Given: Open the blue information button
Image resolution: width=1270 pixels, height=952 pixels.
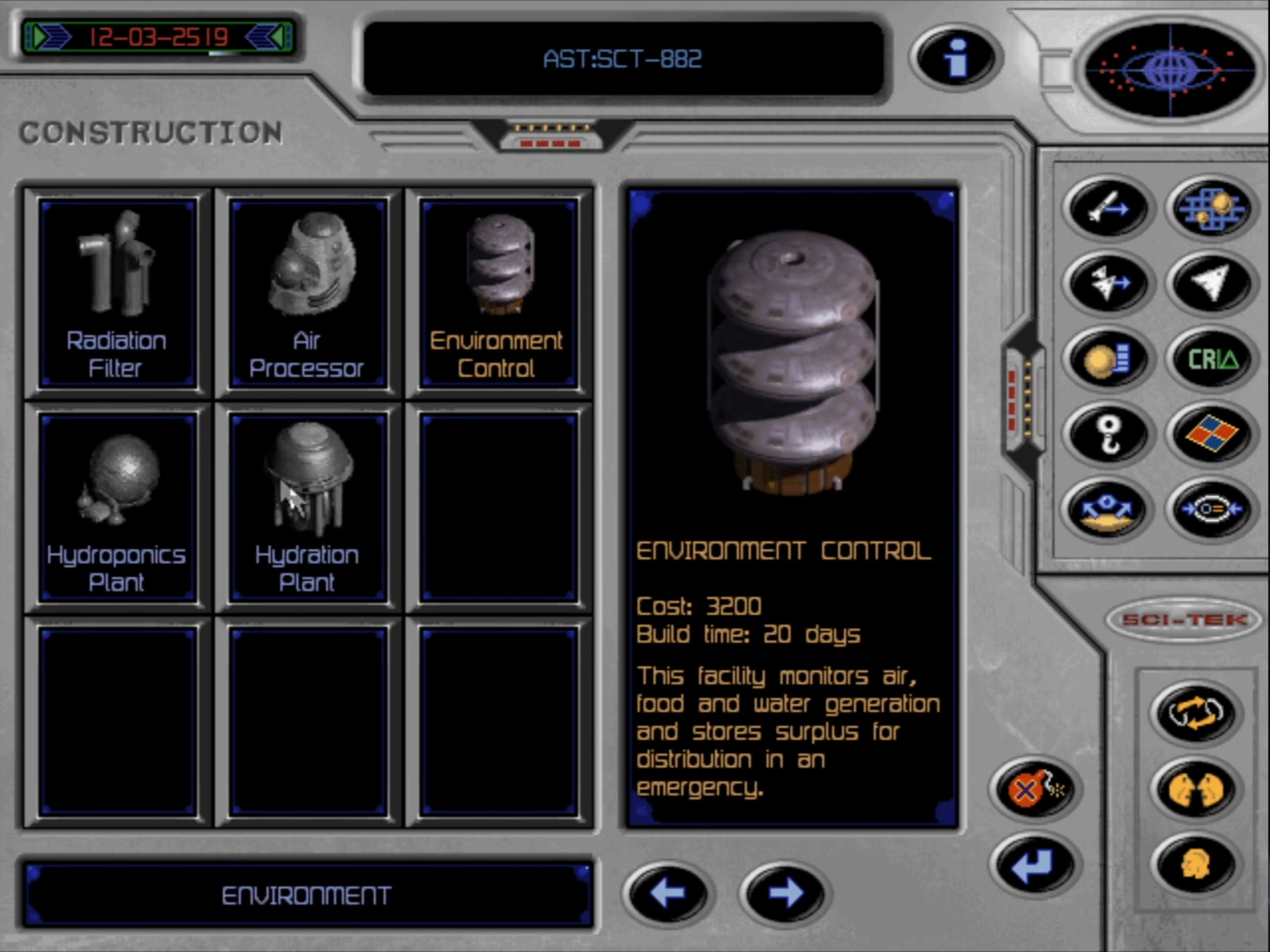Looking at the screenshot, I should [x=956, y=58].
